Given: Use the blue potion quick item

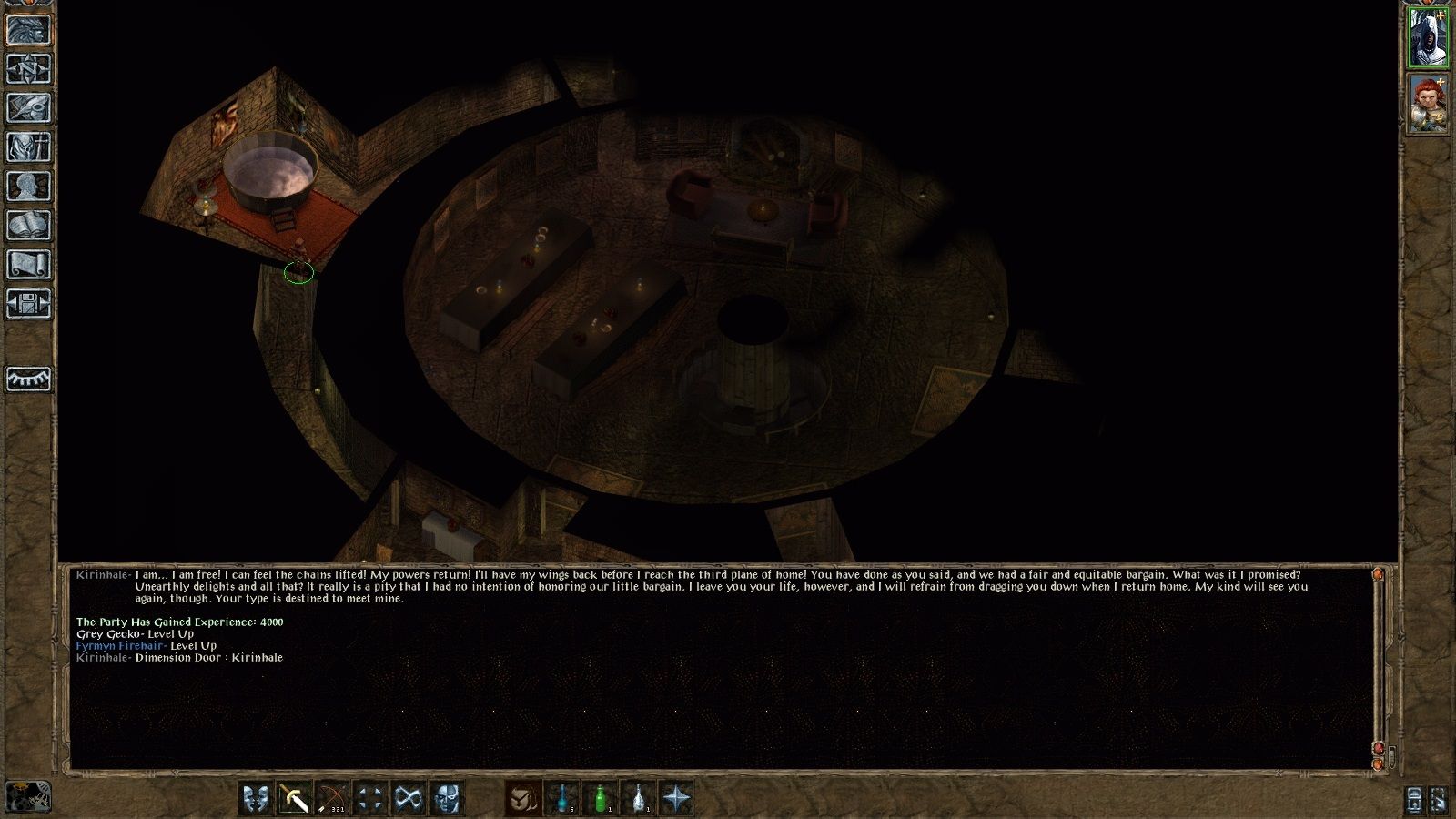Looking at the screenshot, I should pyautogui.click(x=562, y=799).
